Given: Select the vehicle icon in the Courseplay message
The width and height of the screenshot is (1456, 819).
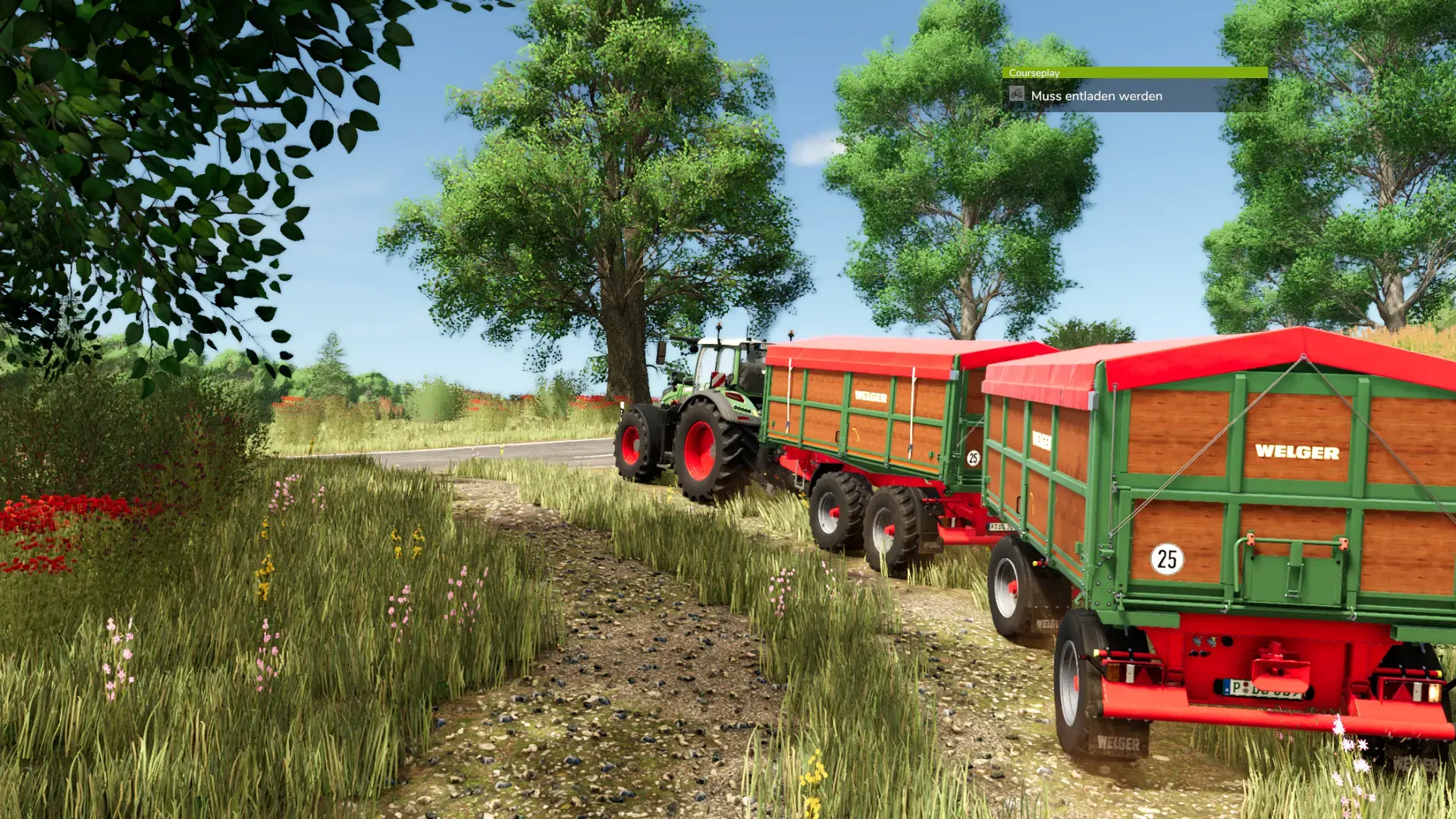Looking at the screenshot, I should pos(1017,94).
